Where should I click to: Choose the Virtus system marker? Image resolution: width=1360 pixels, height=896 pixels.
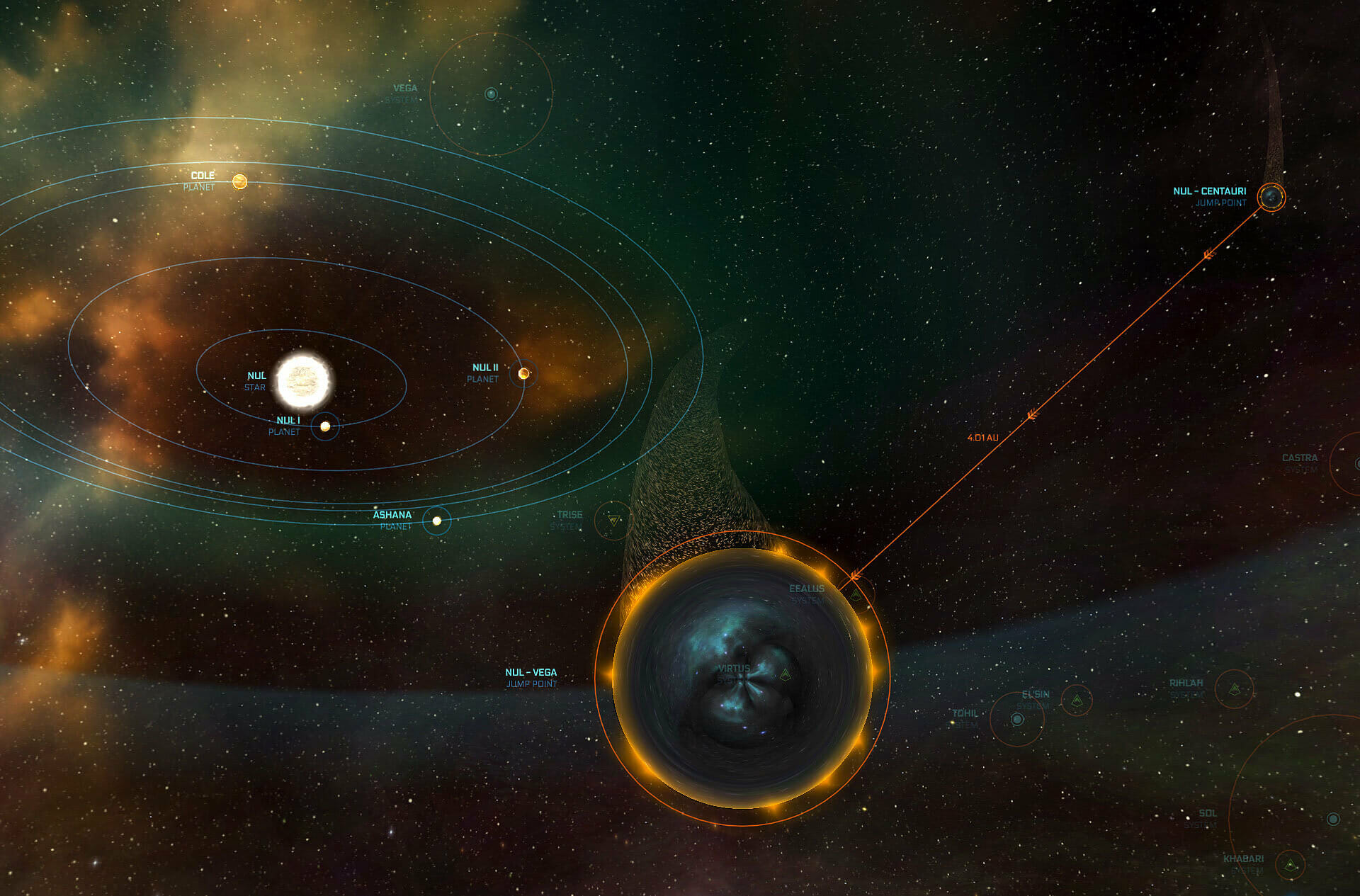pos(785,675)
